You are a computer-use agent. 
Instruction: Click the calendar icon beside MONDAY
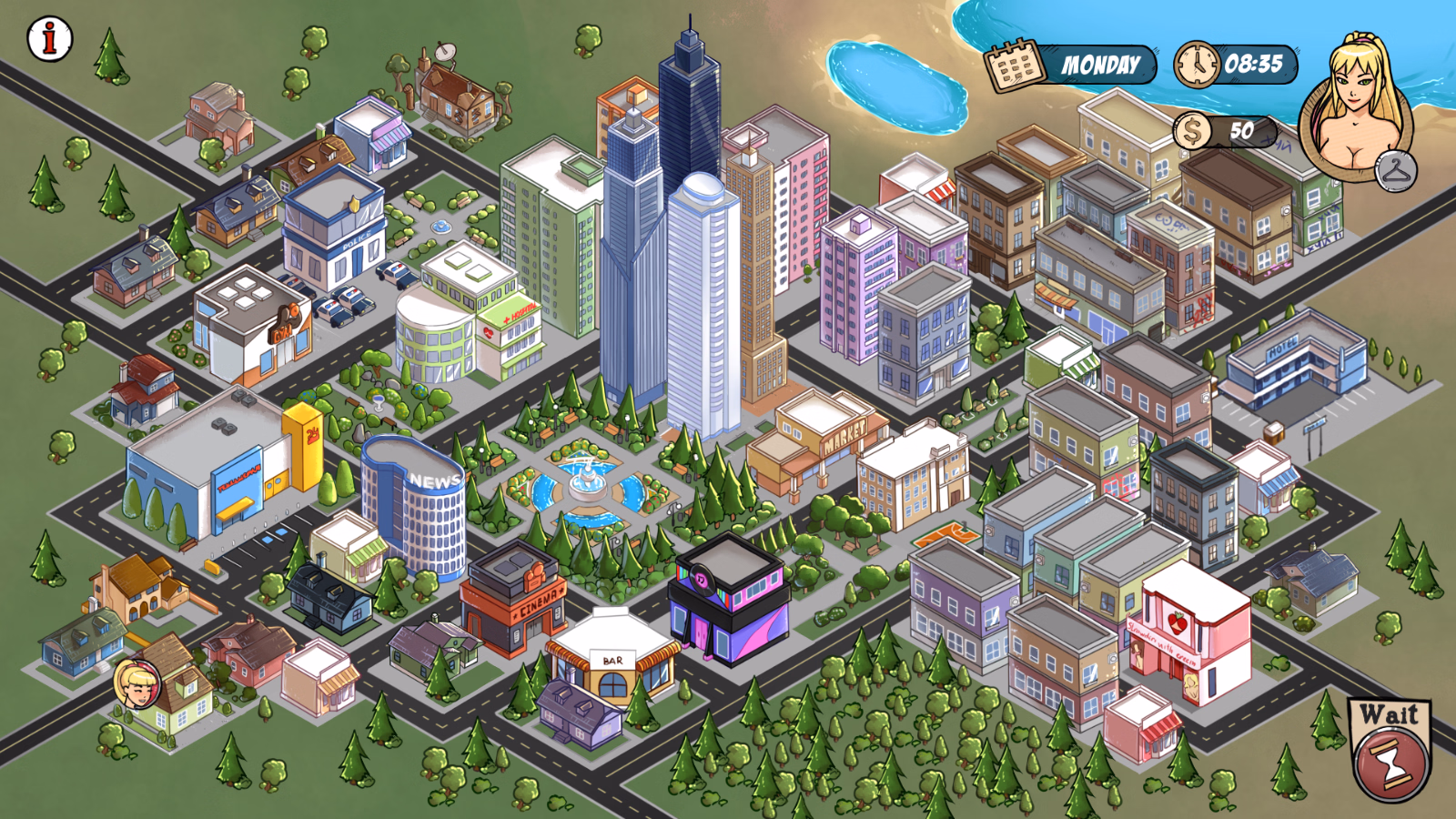click(x=1013, y=63)
